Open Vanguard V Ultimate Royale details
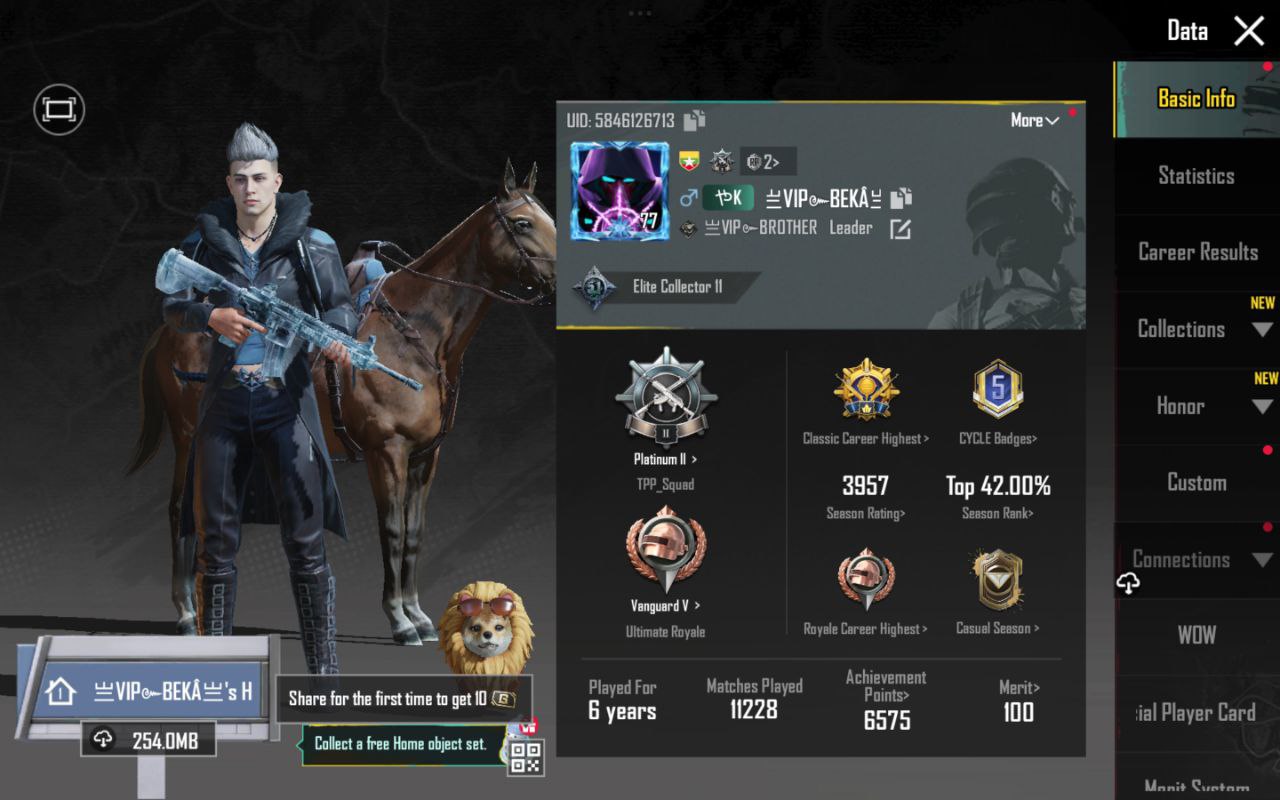Viewport: 1280px width, 800px height. coord(665,606)
